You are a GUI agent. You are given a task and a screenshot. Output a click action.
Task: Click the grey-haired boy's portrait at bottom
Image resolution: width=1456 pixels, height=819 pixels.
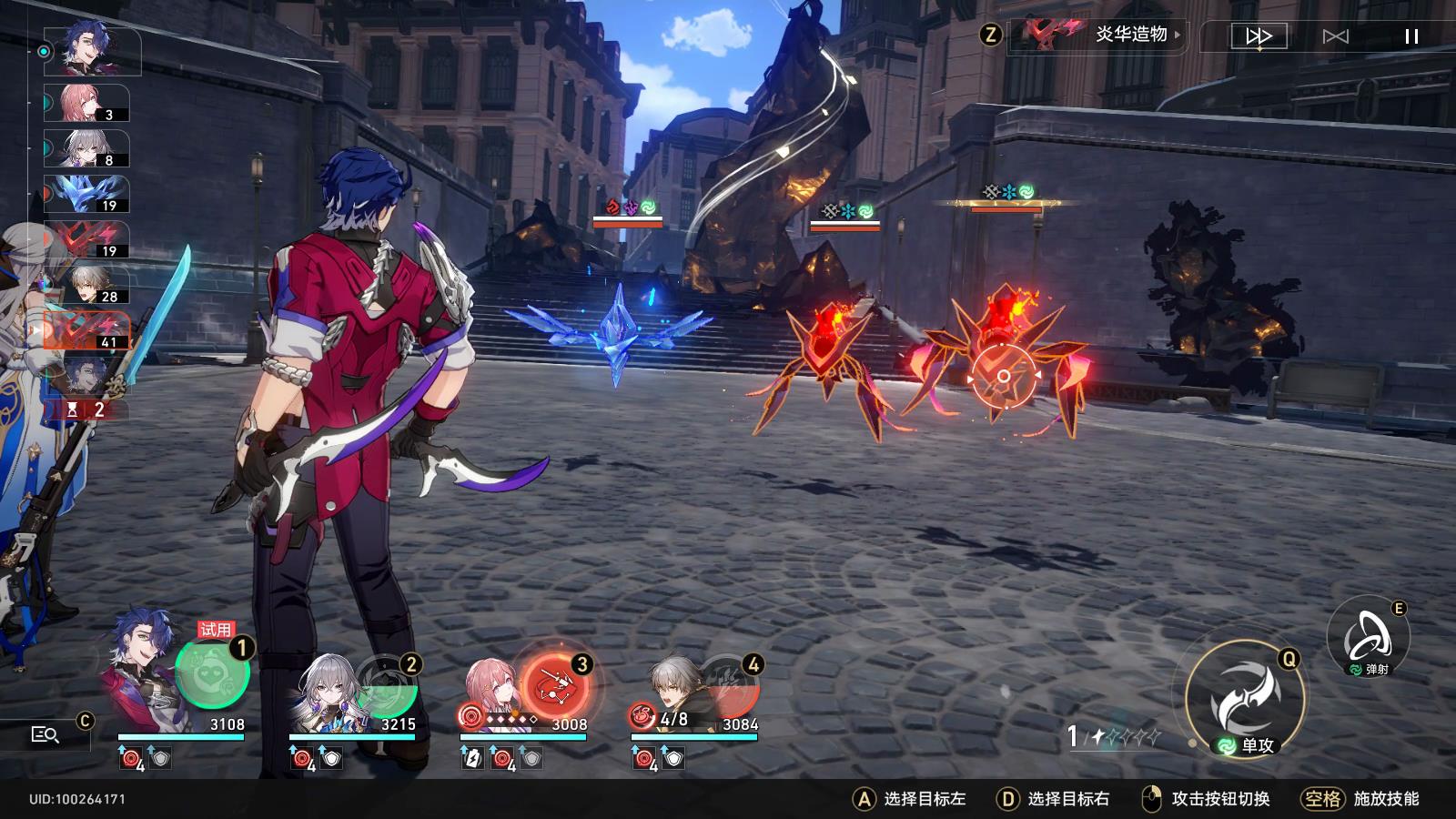pos(676,687)
